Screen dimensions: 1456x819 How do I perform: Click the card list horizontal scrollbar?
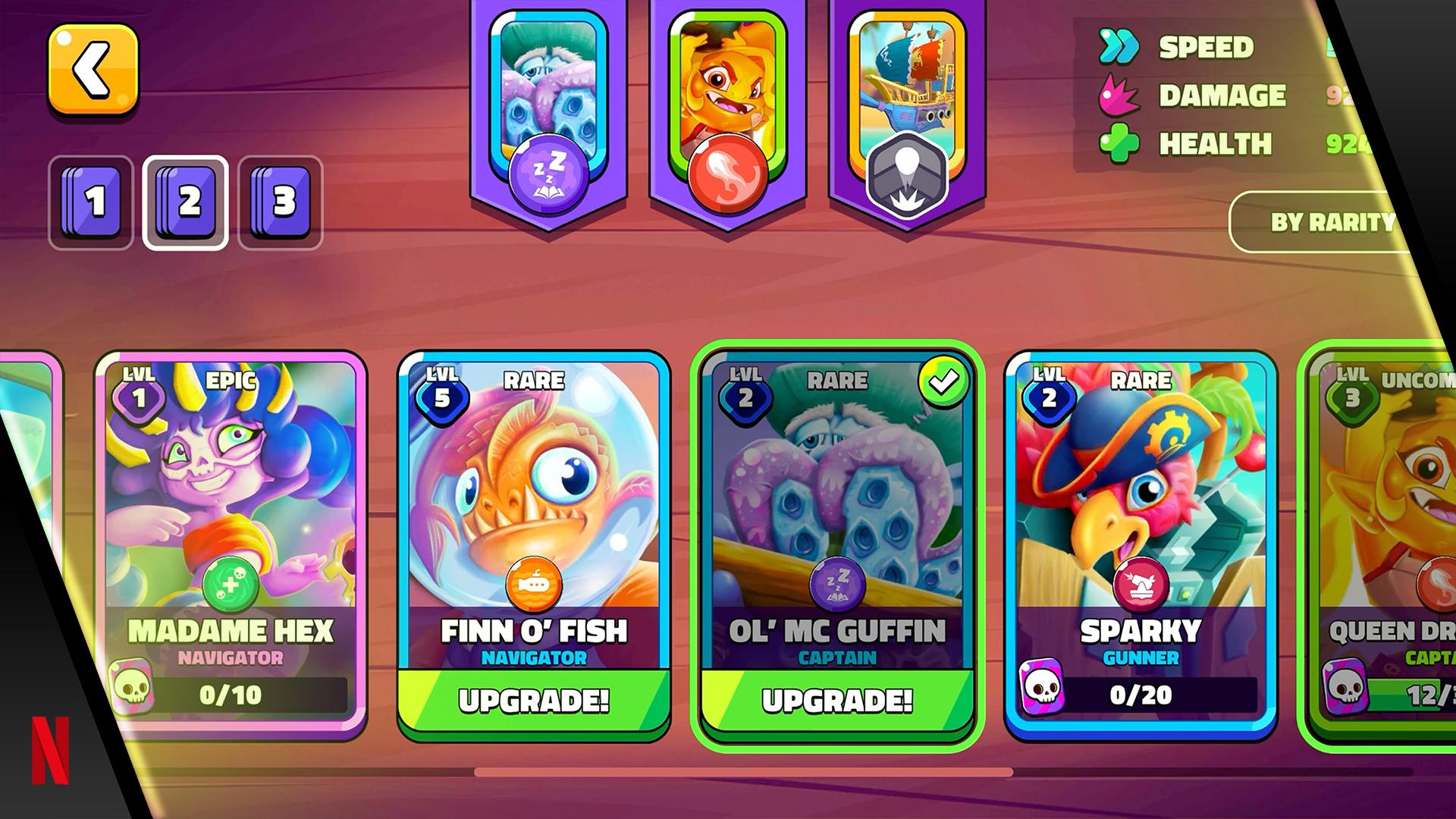(743, 772)
